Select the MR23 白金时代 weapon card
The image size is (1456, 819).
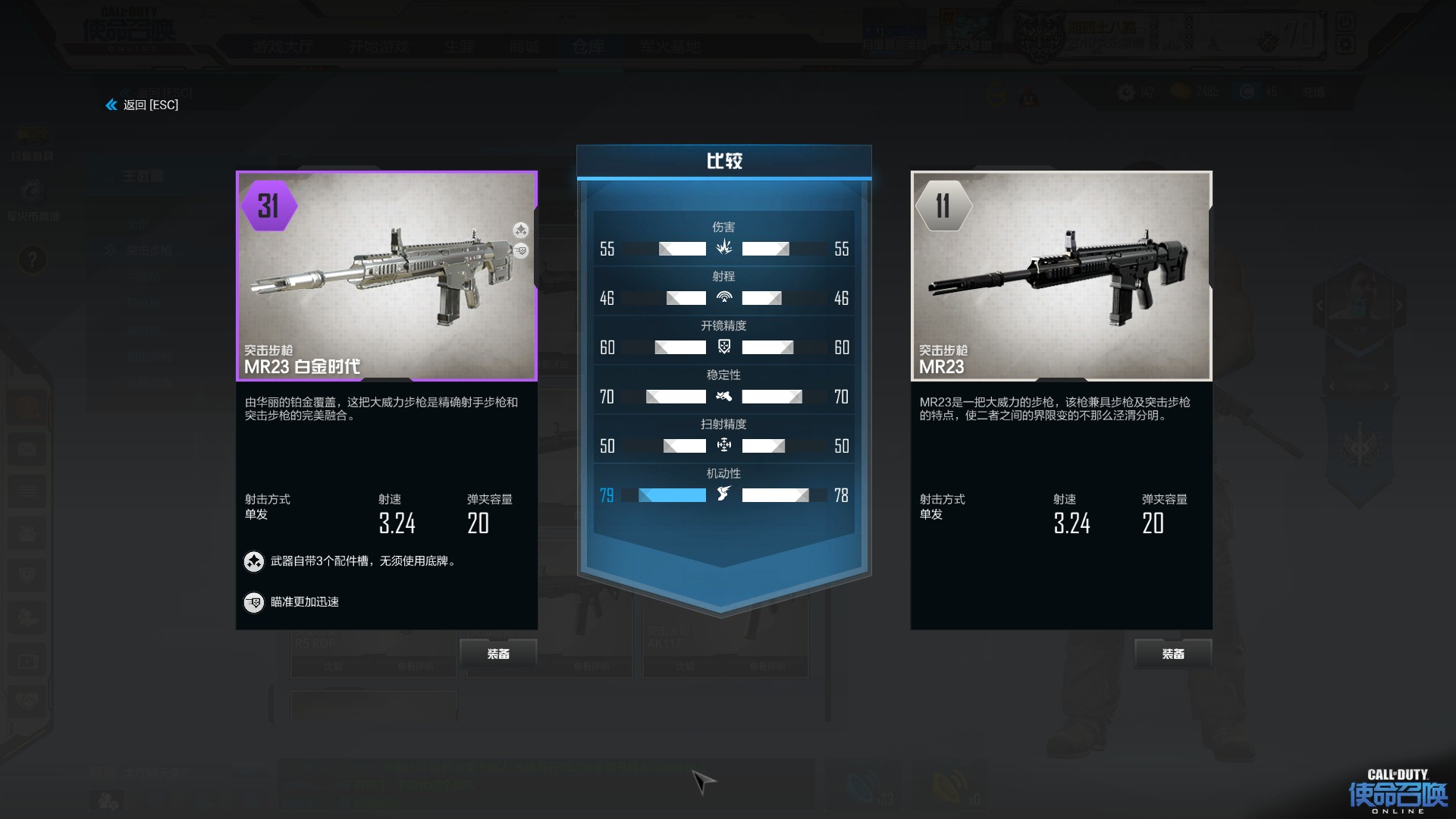click(x=387, y=276)
